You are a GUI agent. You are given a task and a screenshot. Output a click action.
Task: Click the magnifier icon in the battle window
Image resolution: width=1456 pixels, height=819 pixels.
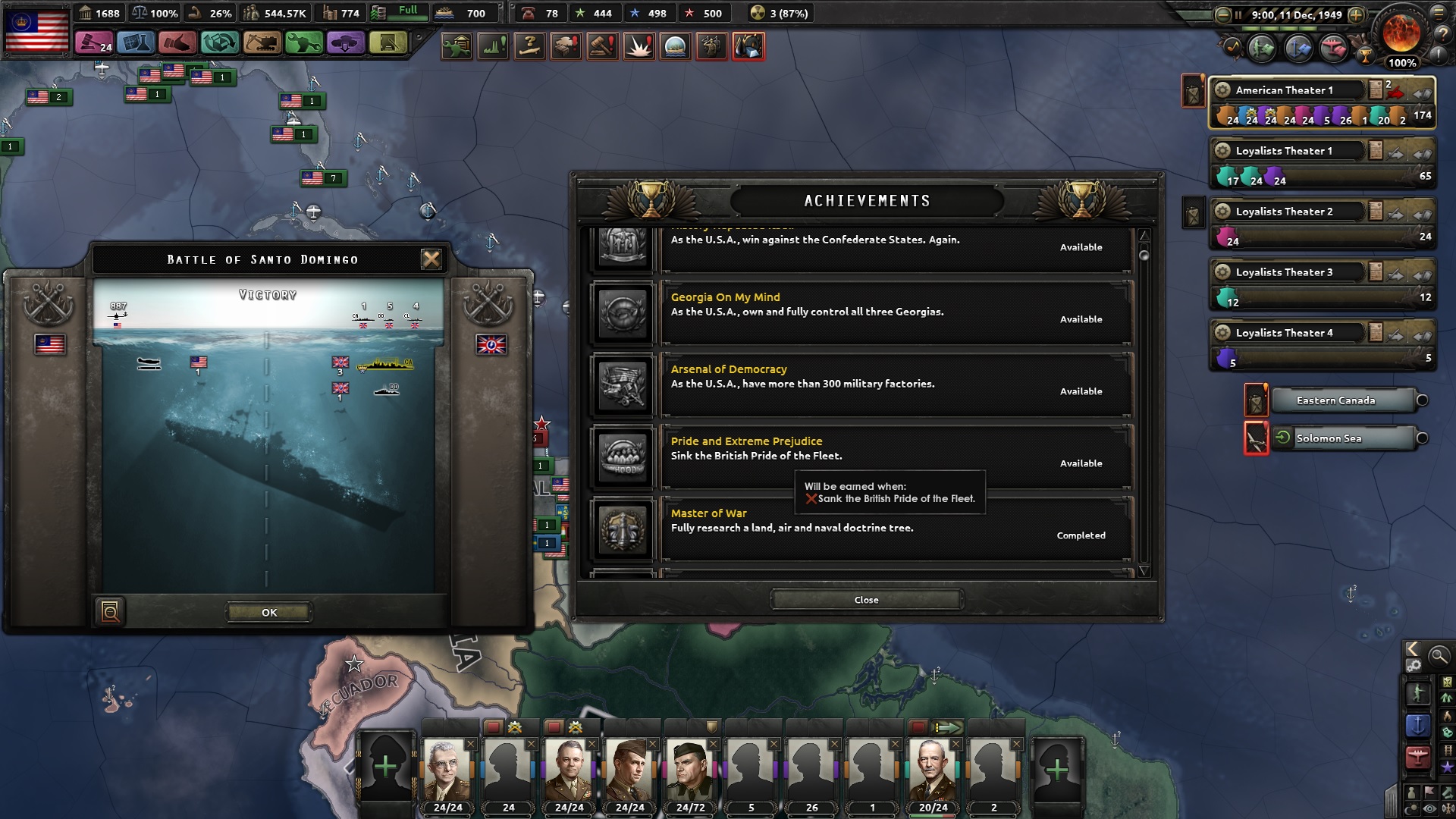coord(110,612)
